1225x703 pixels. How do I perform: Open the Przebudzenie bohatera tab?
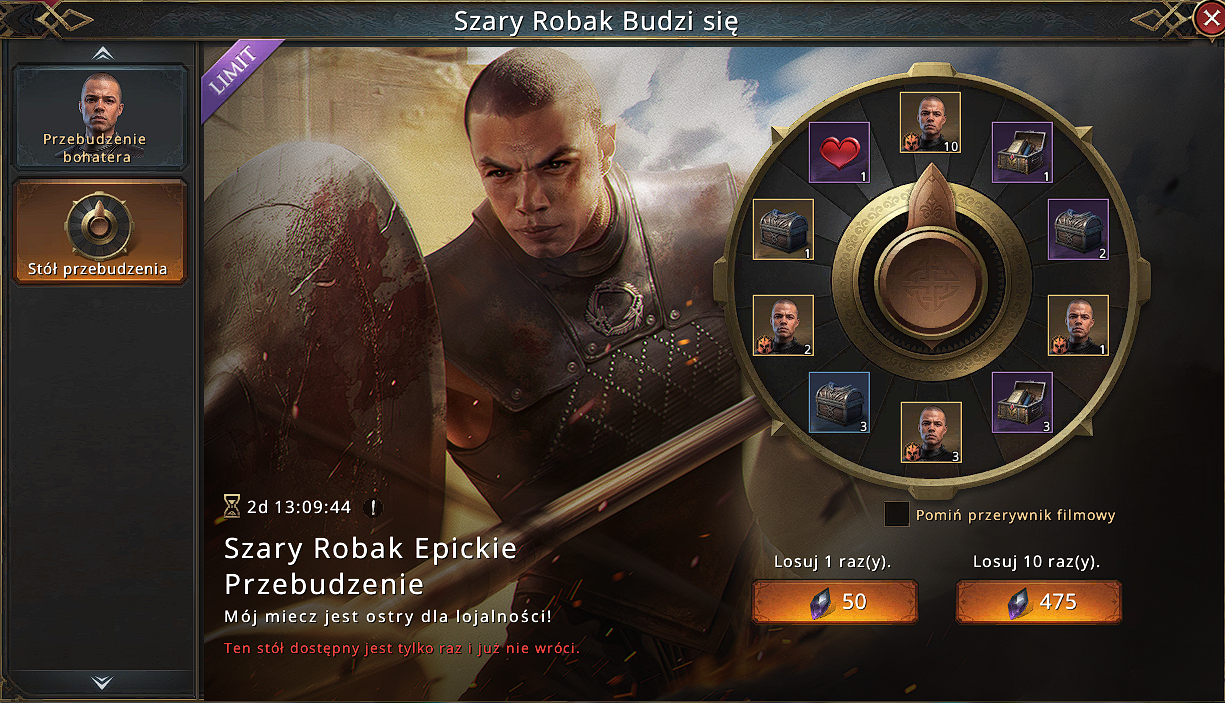click(100, 117)
